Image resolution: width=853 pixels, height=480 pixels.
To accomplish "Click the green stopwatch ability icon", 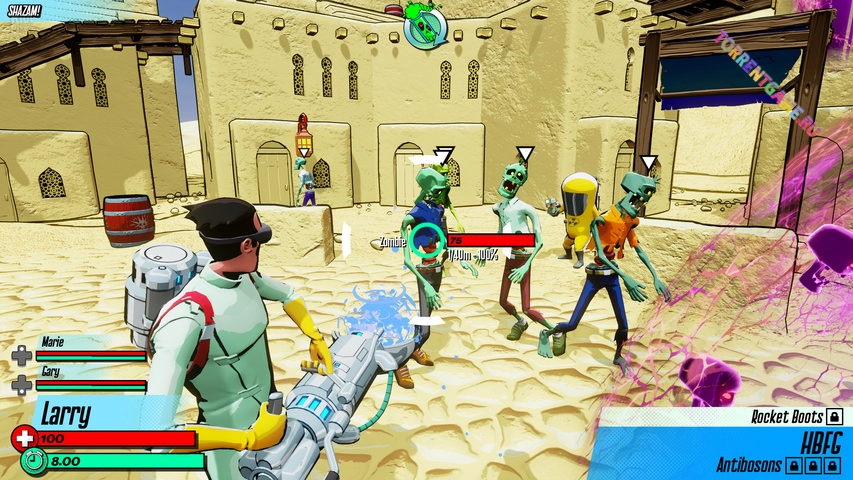I will tap(32, 462).
